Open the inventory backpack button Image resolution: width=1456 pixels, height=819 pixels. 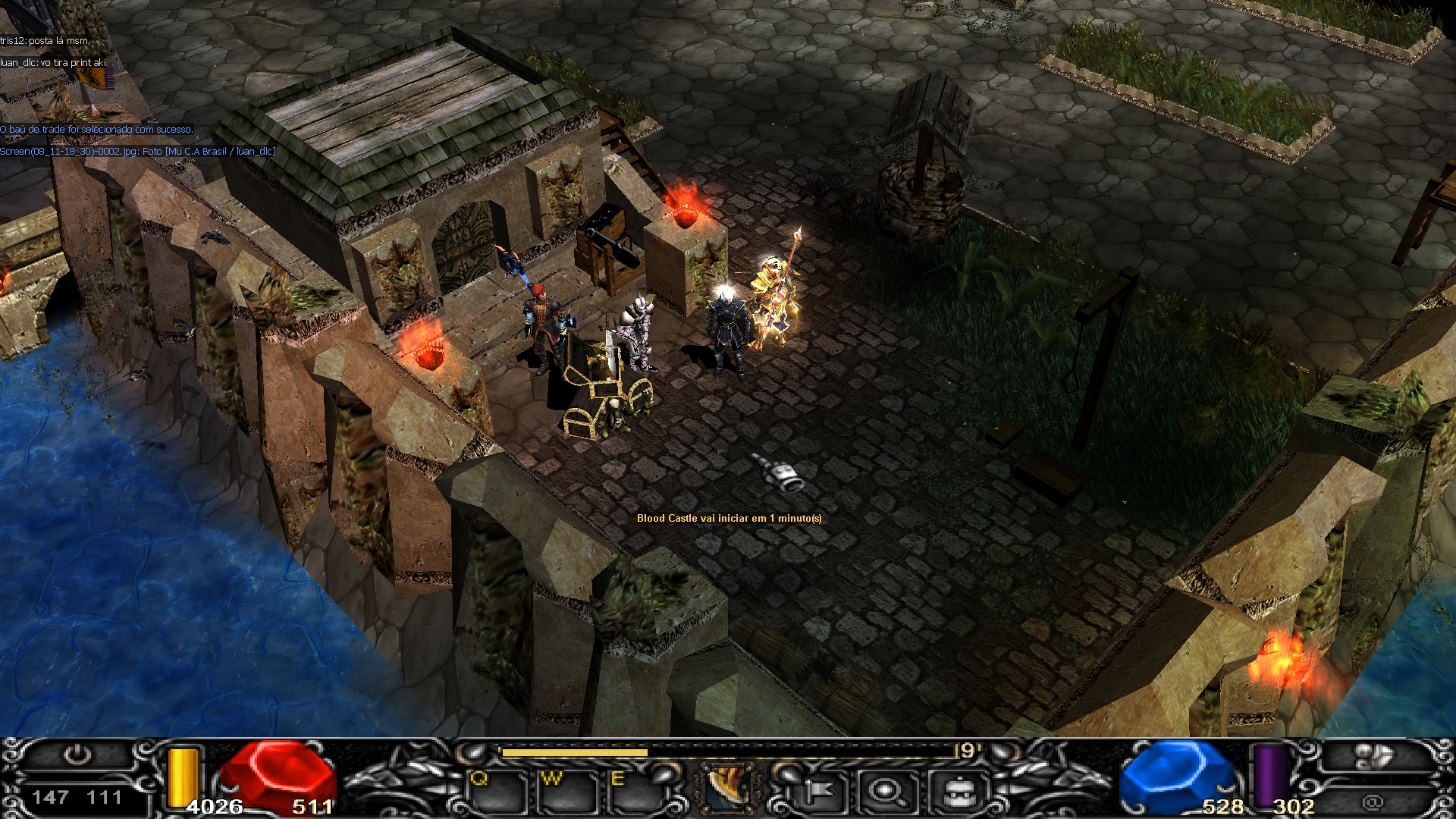pos(957,792)
